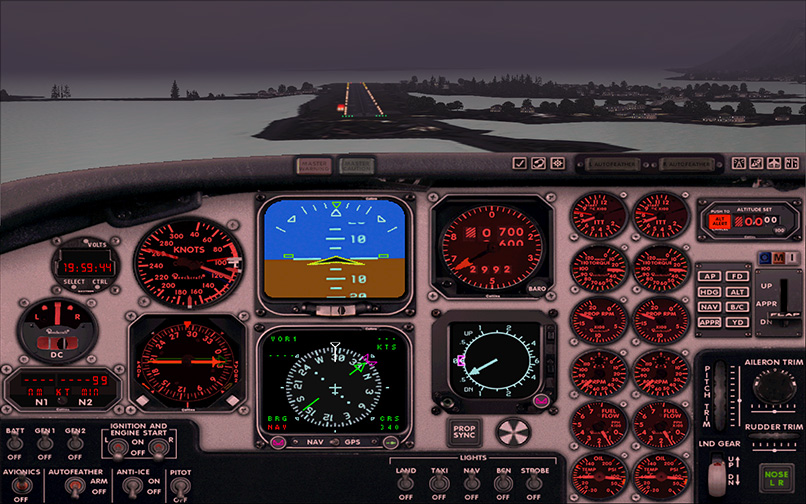The image size is (806, 504).
Task: Flip the GEN1 generator switch
Action: click(x=46, y=444)
